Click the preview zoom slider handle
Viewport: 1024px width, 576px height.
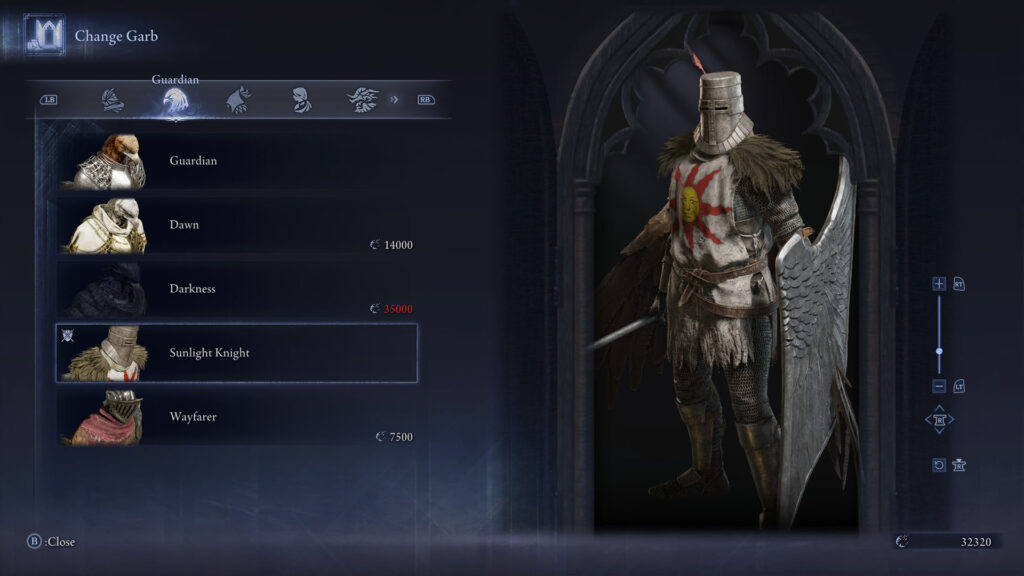click(939, 351)
